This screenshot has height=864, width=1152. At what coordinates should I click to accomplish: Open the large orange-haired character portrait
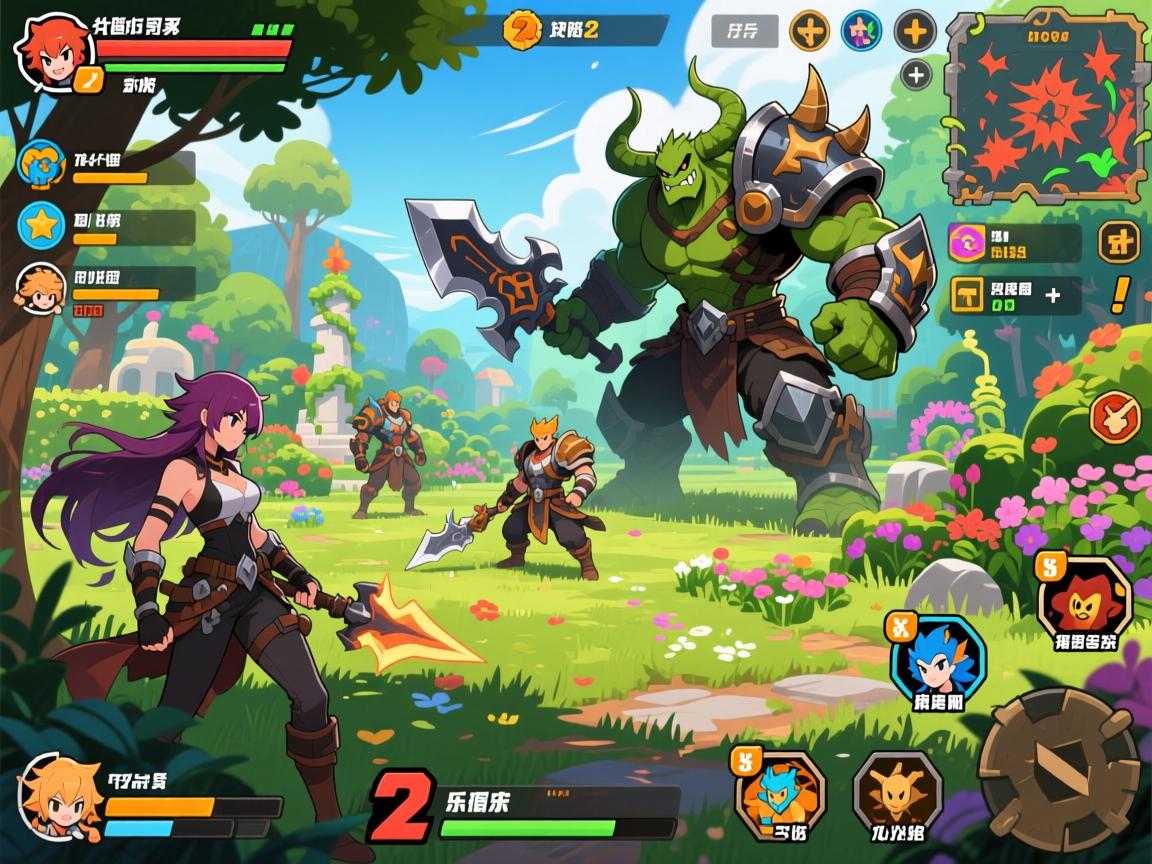(60, 797)
